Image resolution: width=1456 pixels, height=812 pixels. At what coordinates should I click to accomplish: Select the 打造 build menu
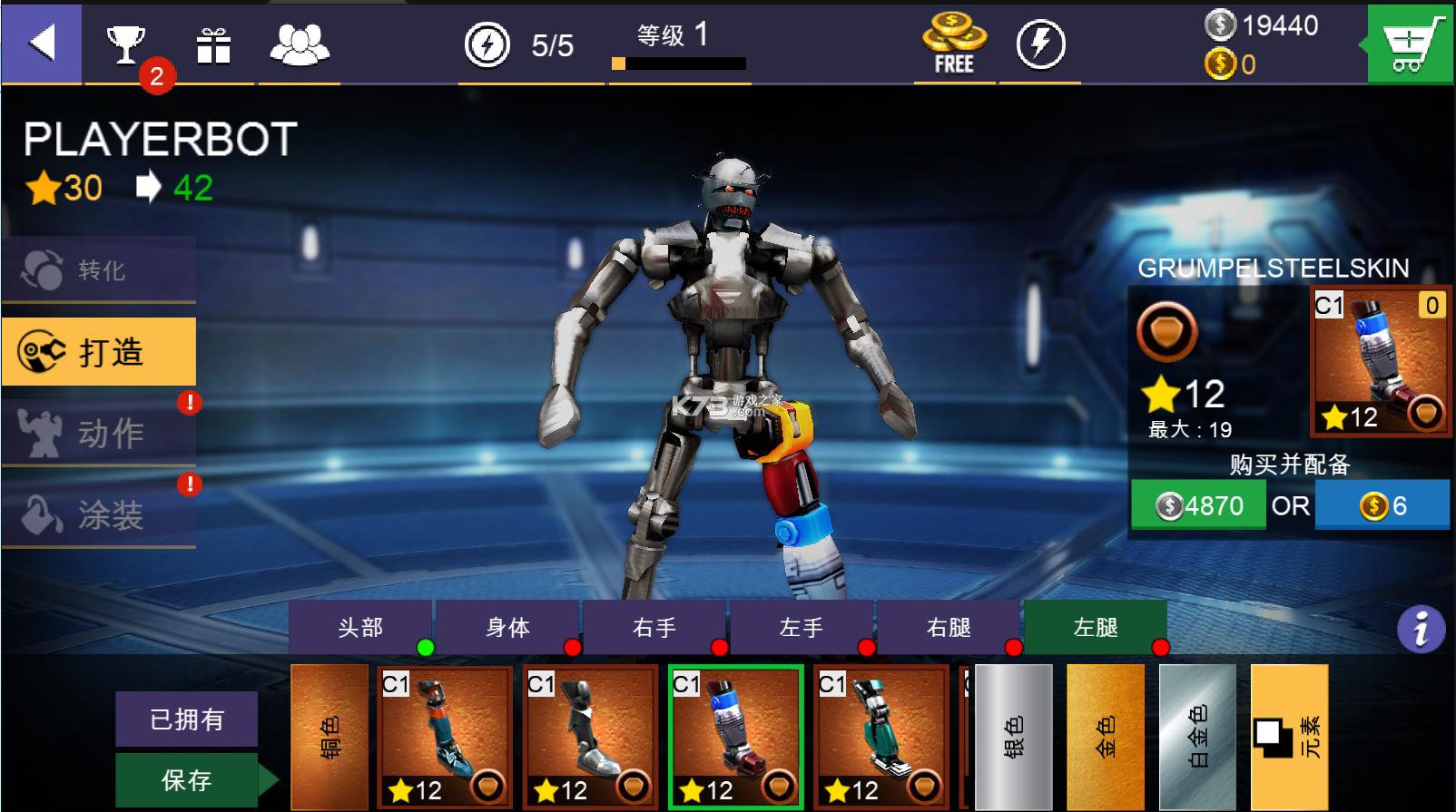coord(99,352)
